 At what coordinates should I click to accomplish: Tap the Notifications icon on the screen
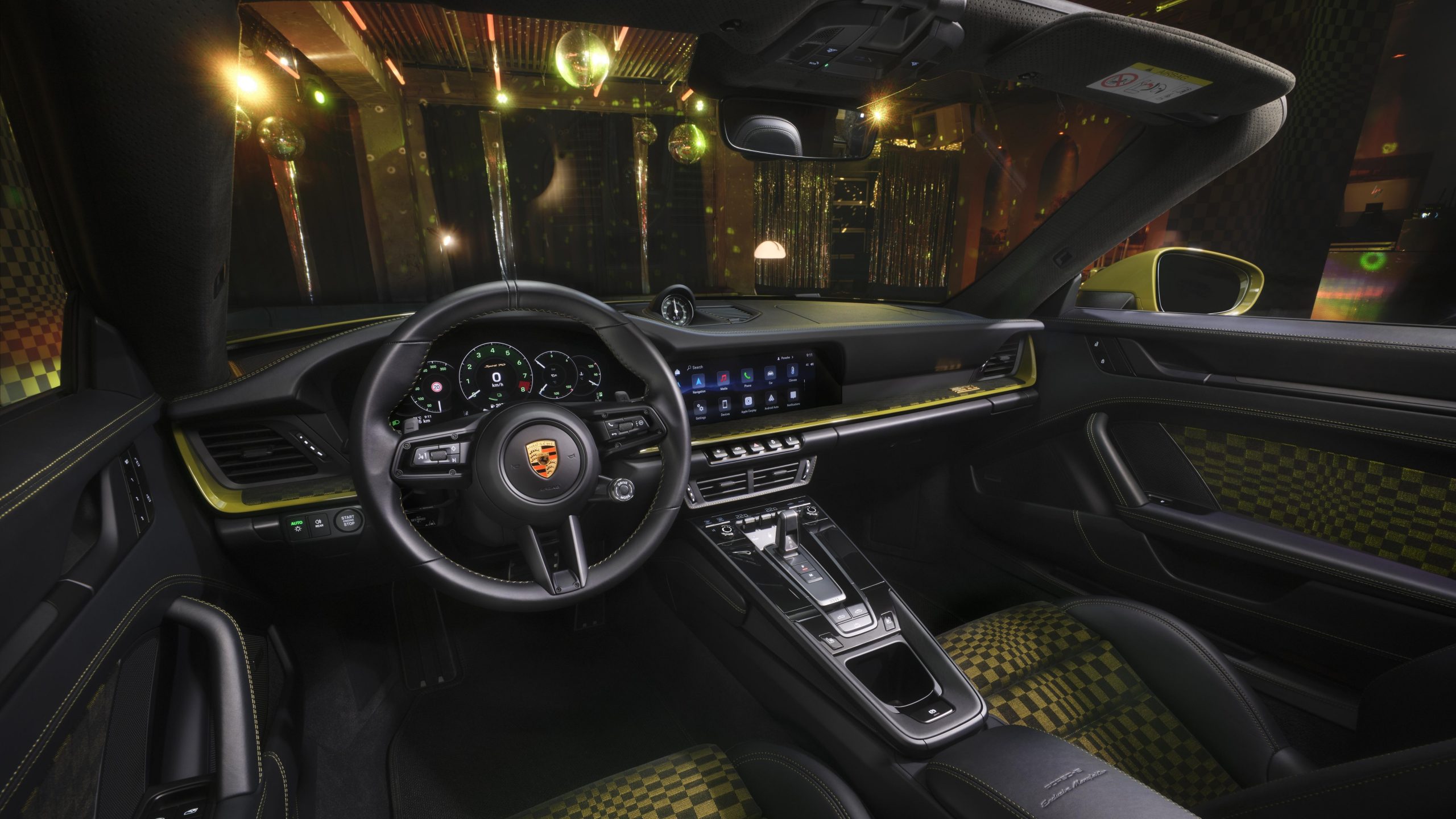pos(793,396)
